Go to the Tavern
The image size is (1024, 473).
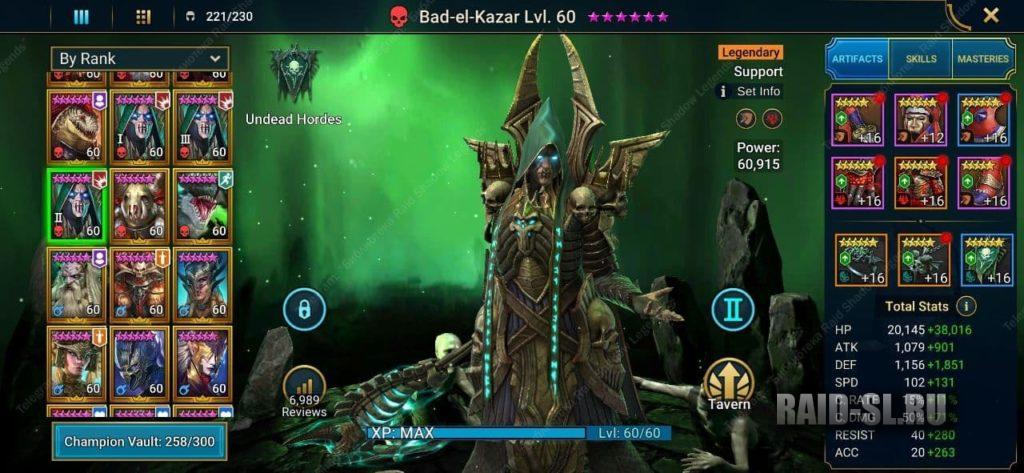[x=728, y=385]
